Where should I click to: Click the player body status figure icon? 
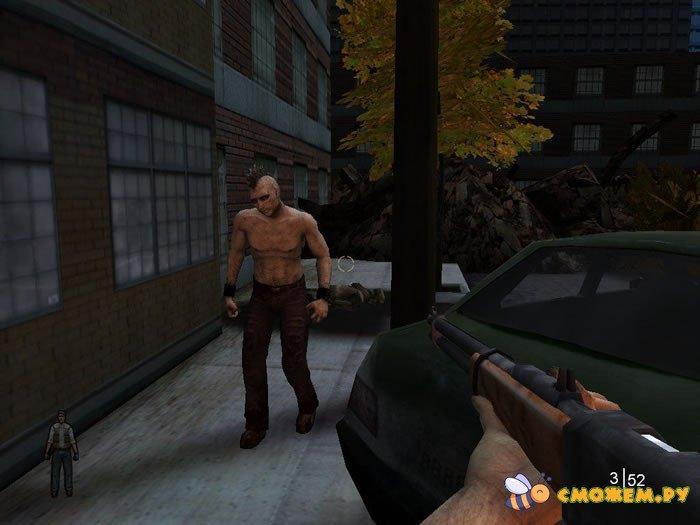pos(61,451)
